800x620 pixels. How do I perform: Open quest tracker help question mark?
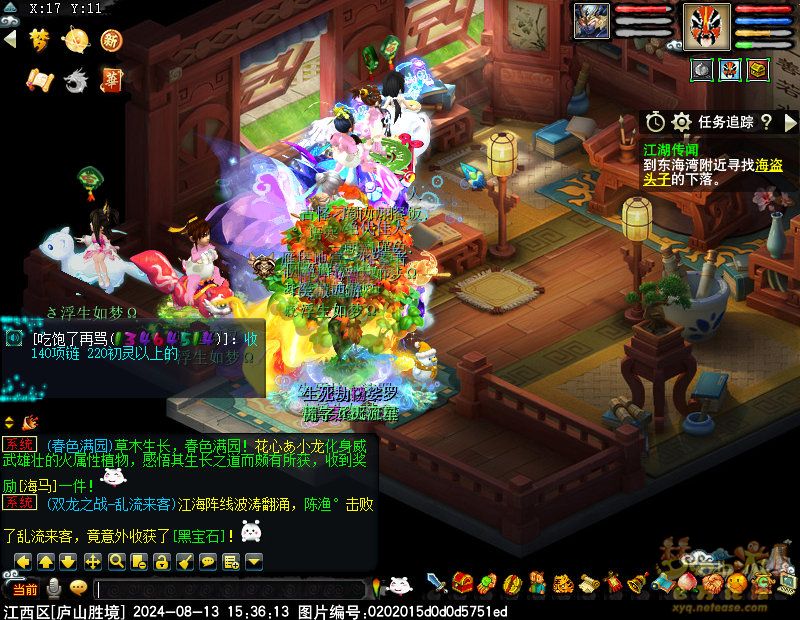pos(766,122)
